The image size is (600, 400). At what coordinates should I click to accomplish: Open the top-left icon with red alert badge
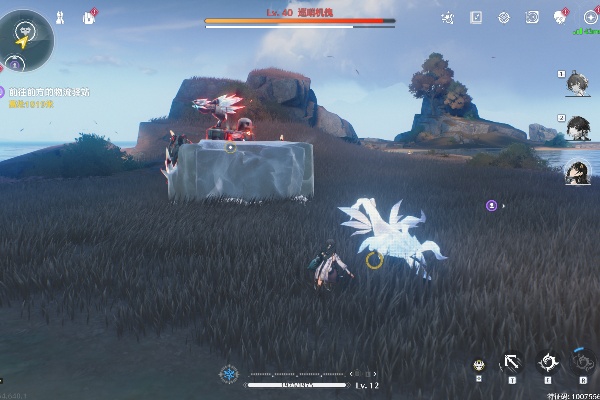click(89, 17)
